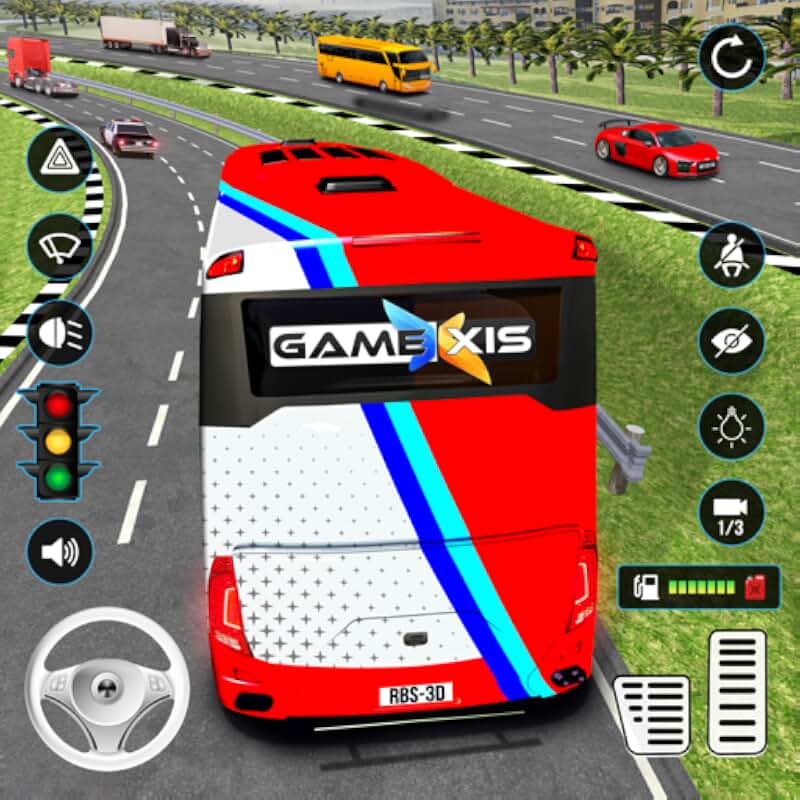Click the steering wheel control

[x=106, y=688]
